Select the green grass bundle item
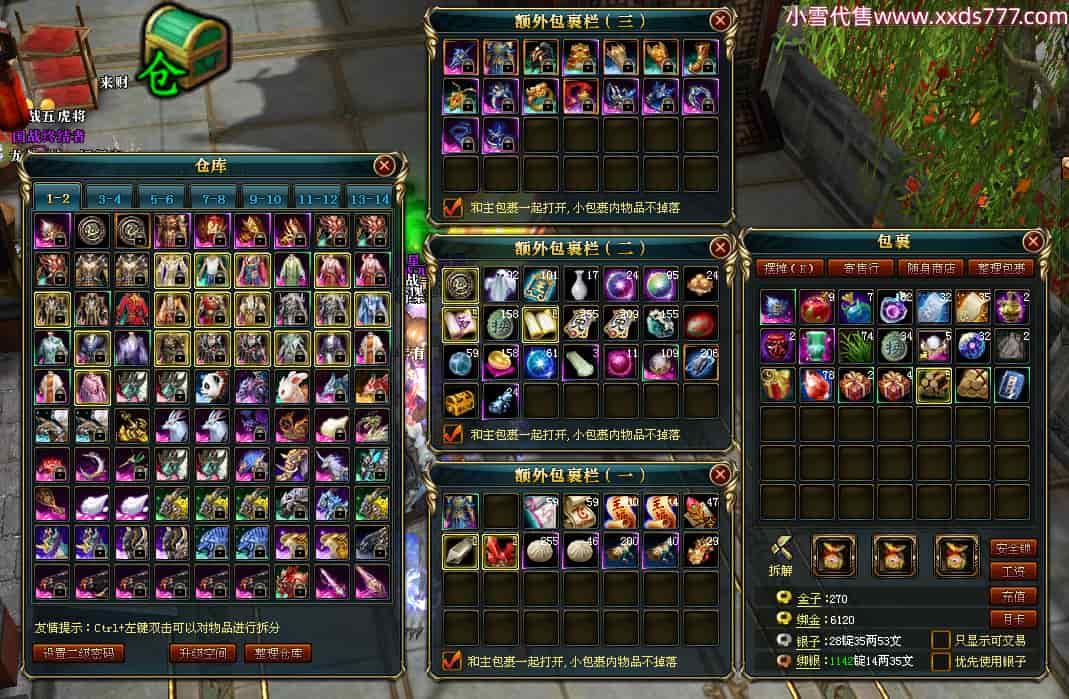 pyautogui.click(x=855, y=346)
